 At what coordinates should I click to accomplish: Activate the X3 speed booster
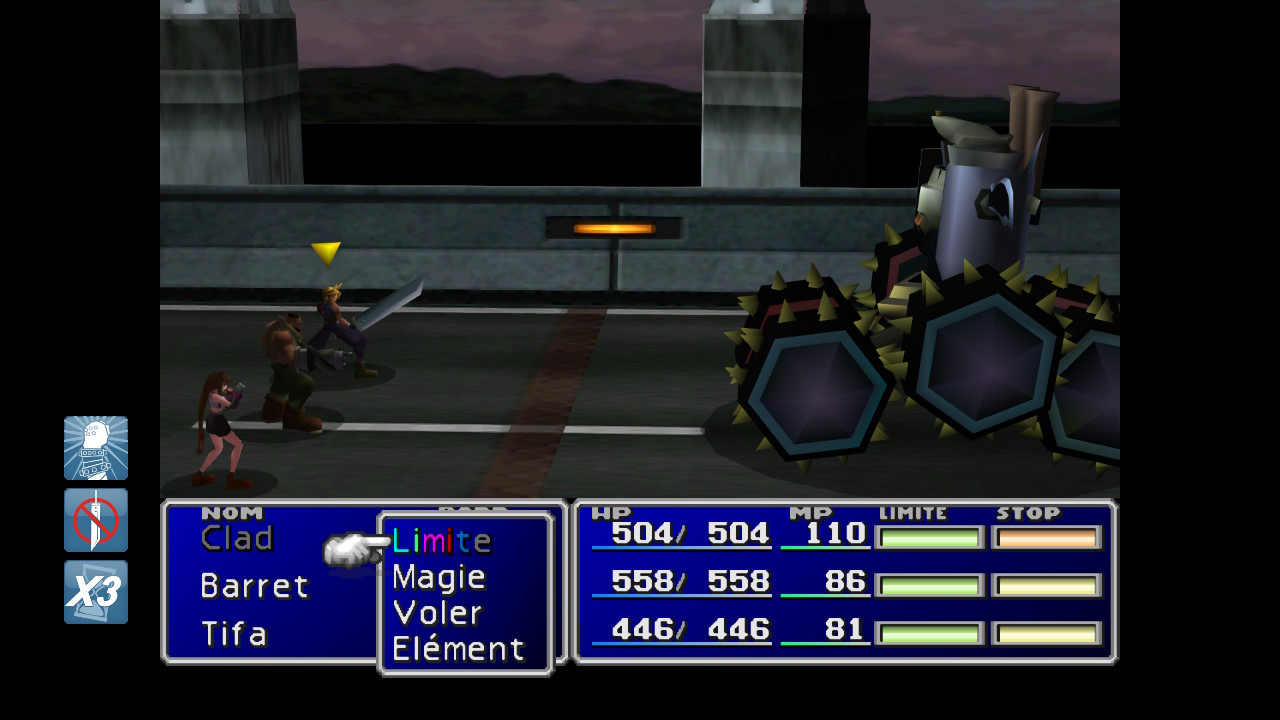tap(96, 592)
